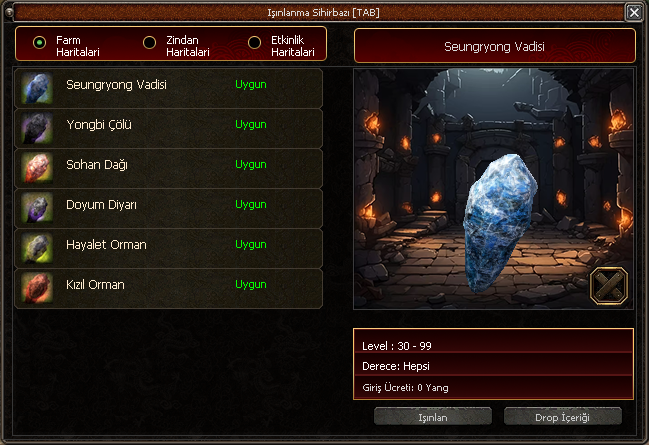This screenshot has width=649, height=445.
Task: Switch to Zindan Haritaları maps
Action: [150, 42]
